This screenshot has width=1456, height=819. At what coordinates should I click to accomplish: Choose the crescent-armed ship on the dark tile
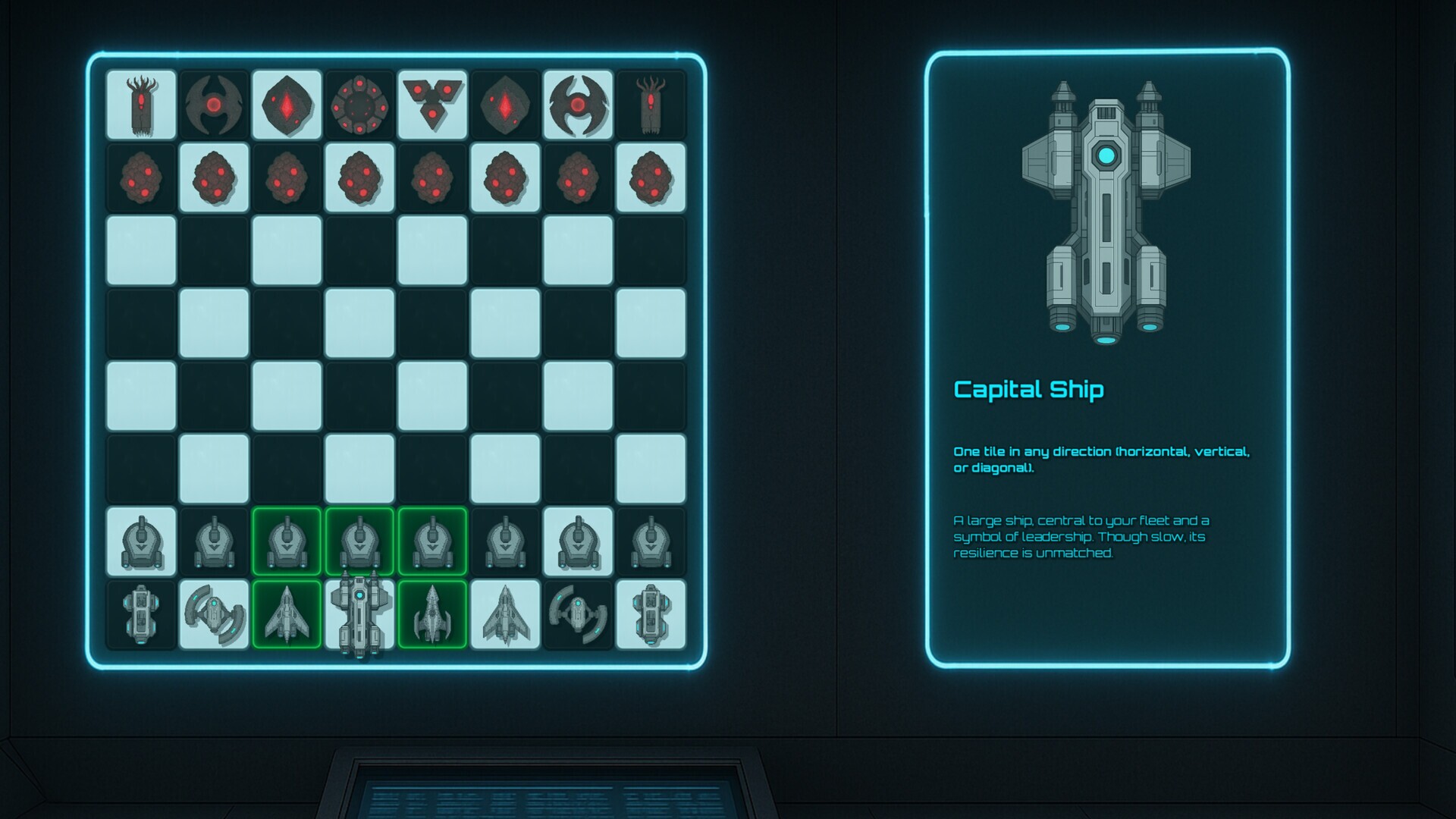pyautogui.click(x=578, y=615)
